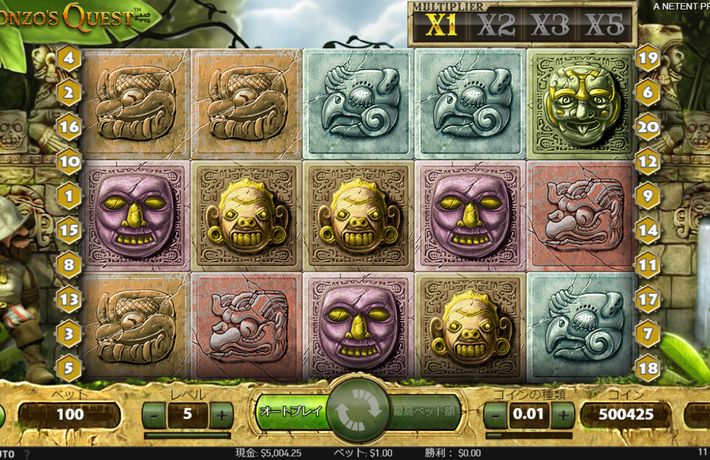
Task: Decrease the bet level with minus
Action: (155, 414)
